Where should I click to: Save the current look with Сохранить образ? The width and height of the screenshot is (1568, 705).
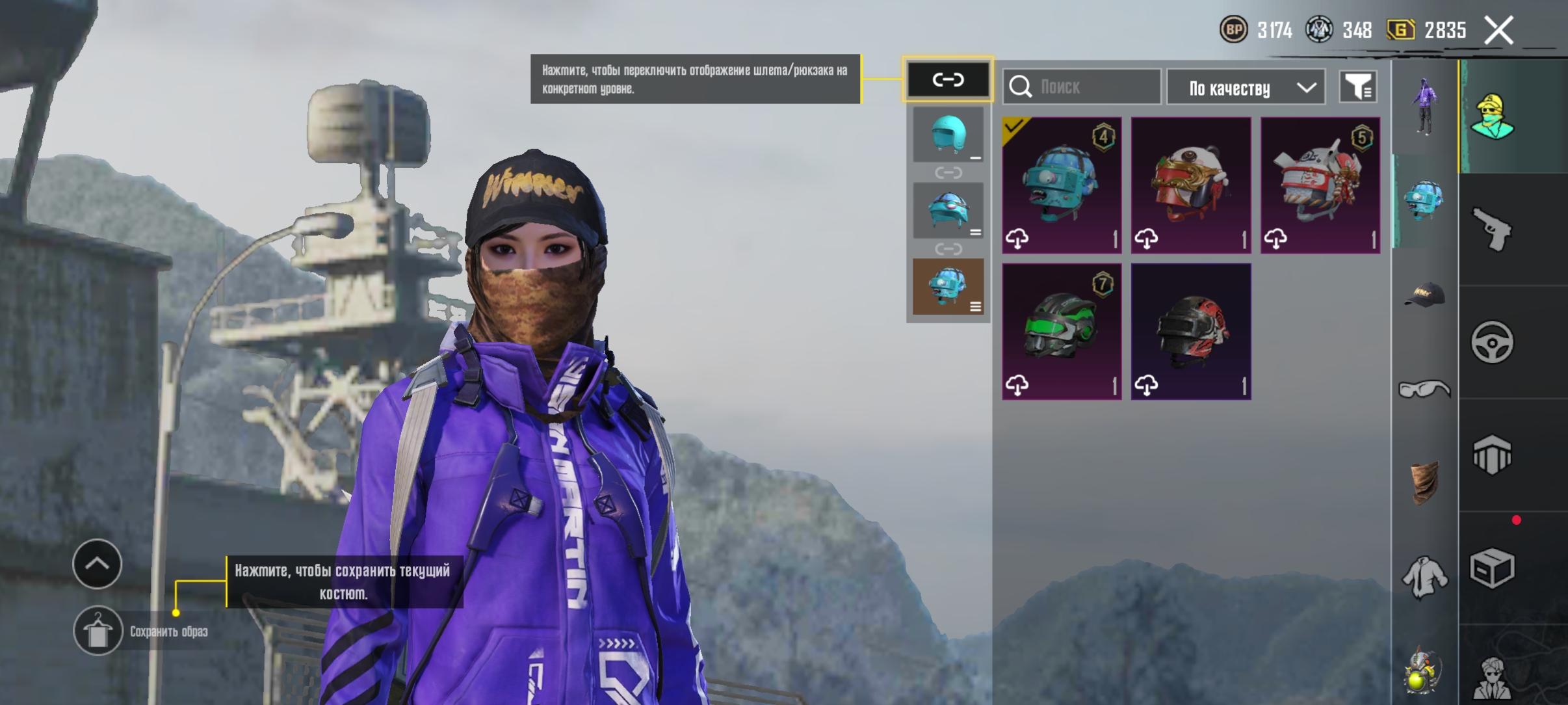coord(98,631)
